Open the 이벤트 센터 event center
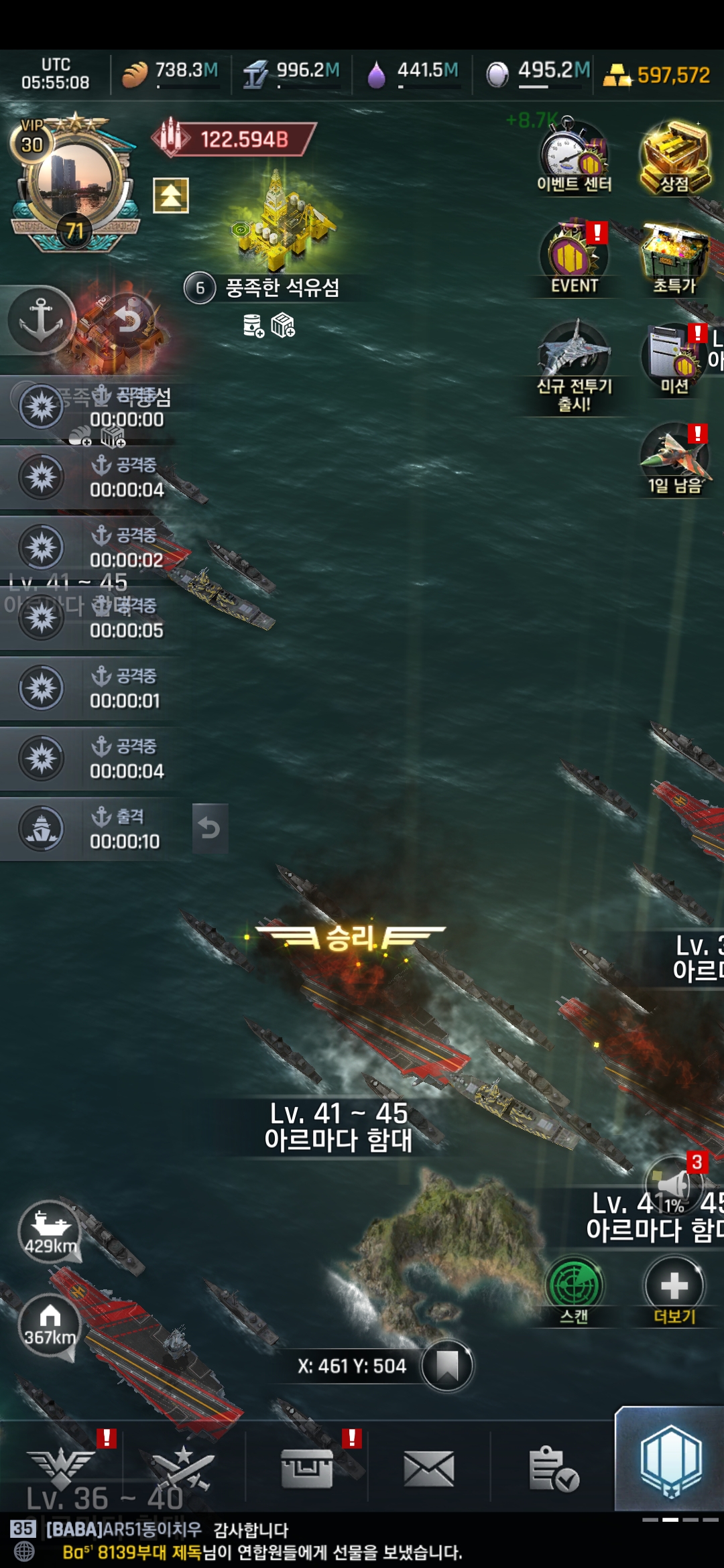 pyautogui.click(x=574, y=157)
